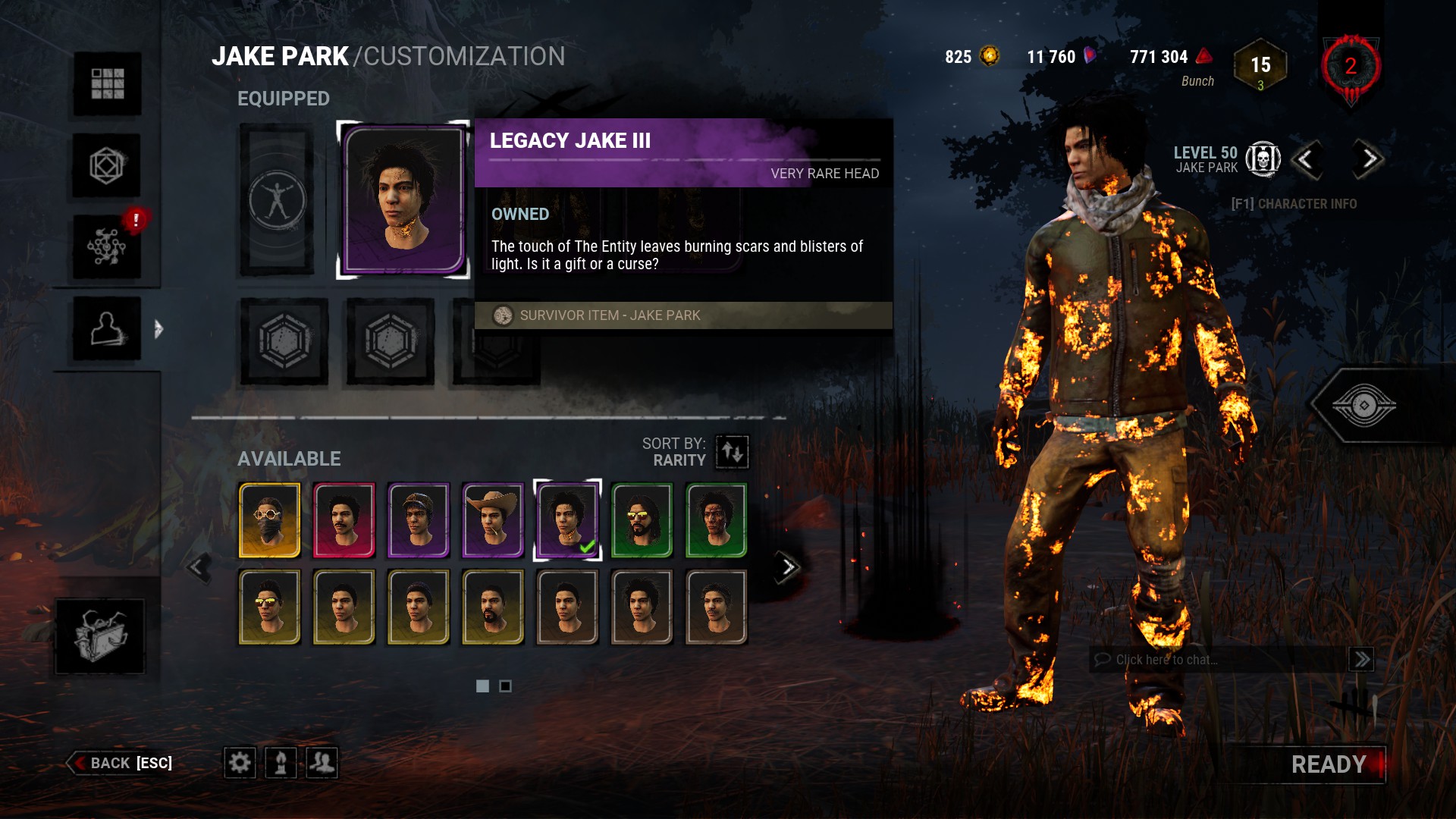Expand the sidebar with the small right arrow
Image resolution: width=1456 pixels, height=819 pixels.
coord(158,330)
